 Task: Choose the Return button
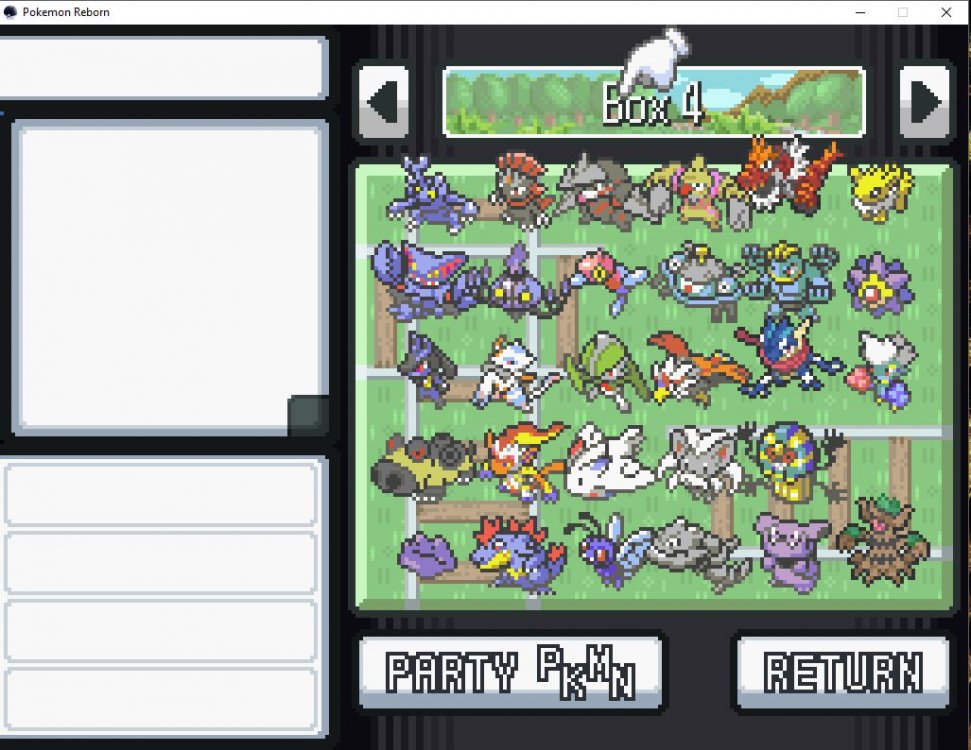coord(842,672)
